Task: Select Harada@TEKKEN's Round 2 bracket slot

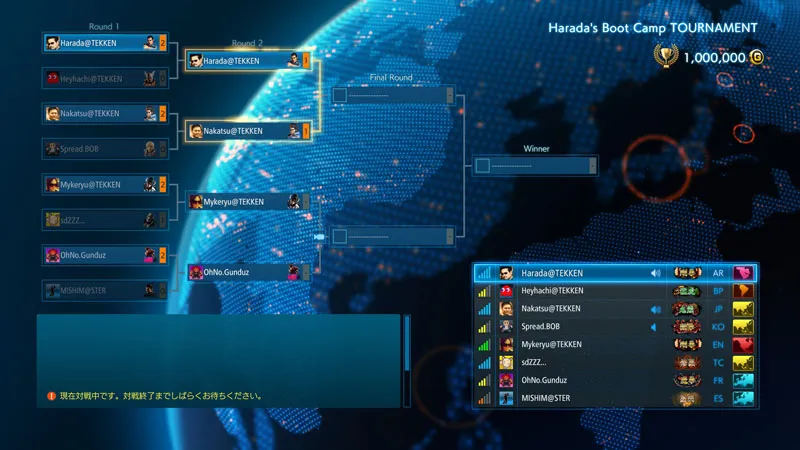Action: (247, 61)
